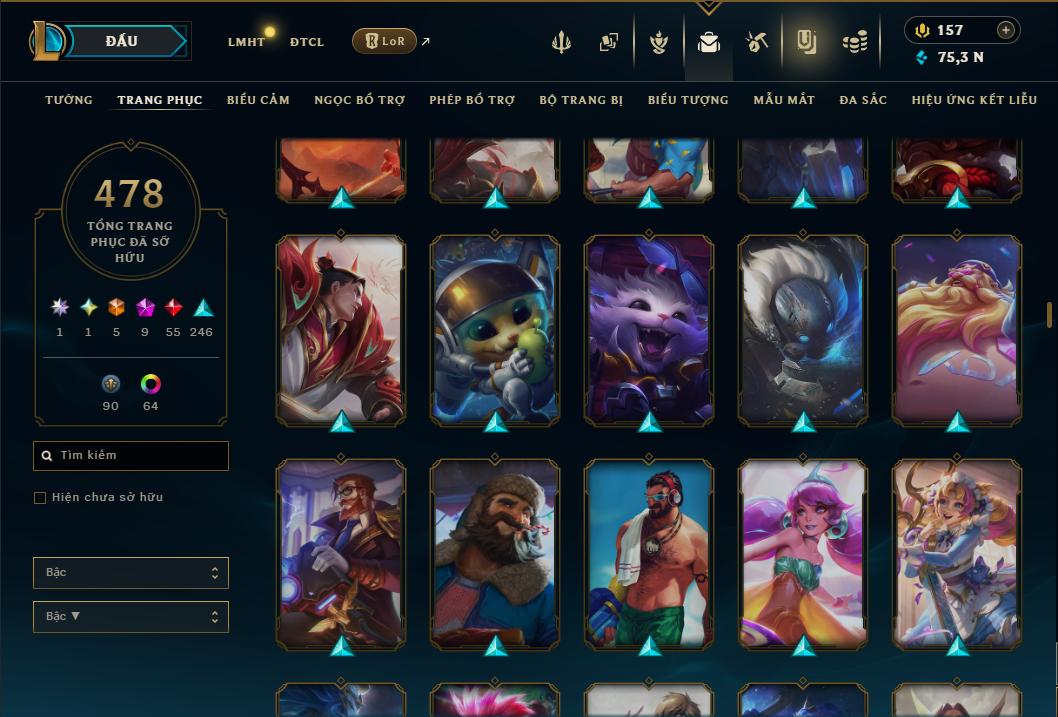The image size is (1058, 717).
Task: Open the store coins icon
Action: click(854, 42)
